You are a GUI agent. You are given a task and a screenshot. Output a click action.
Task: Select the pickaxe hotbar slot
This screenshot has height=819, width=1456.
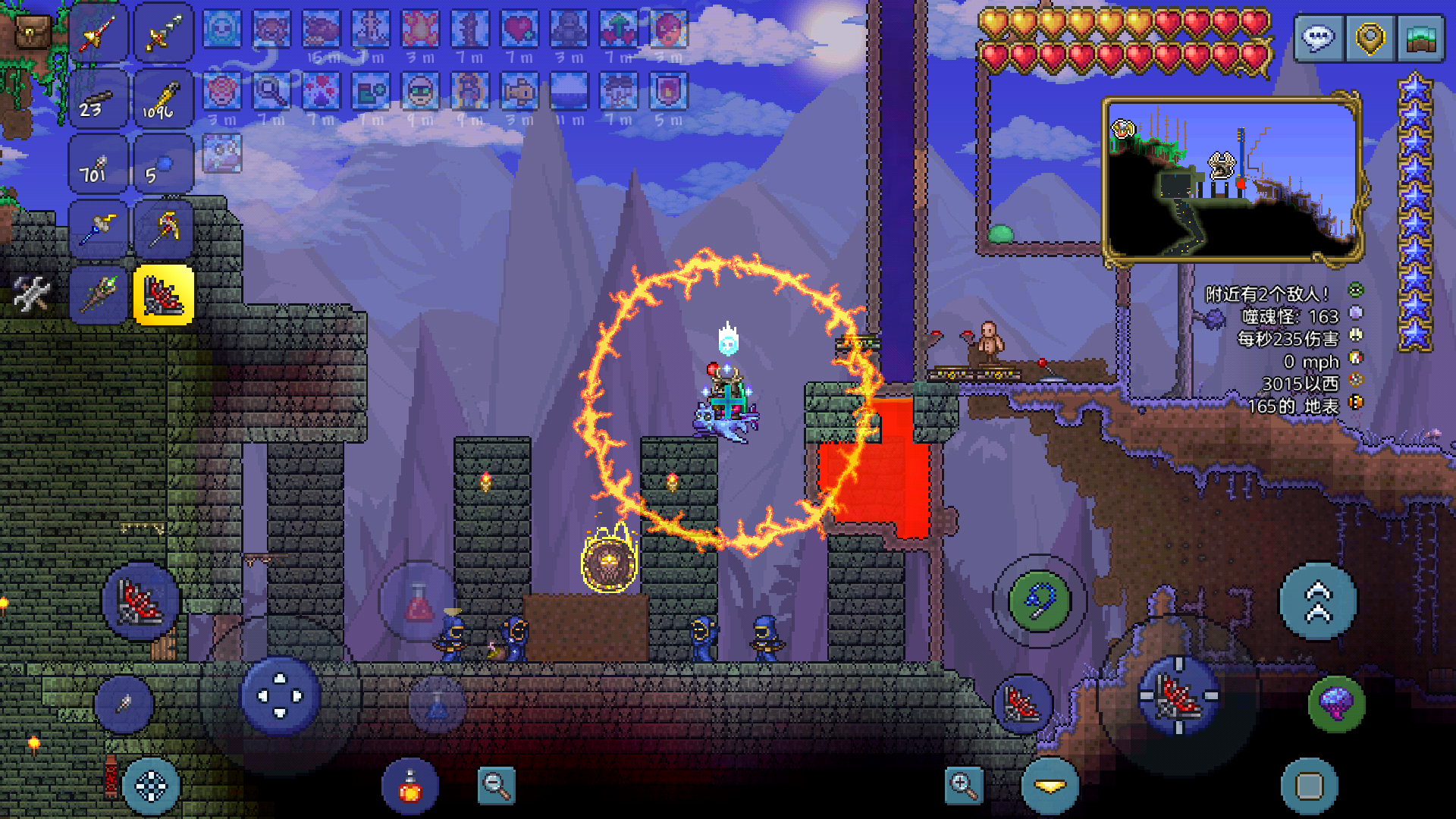(x=164, y=228)
